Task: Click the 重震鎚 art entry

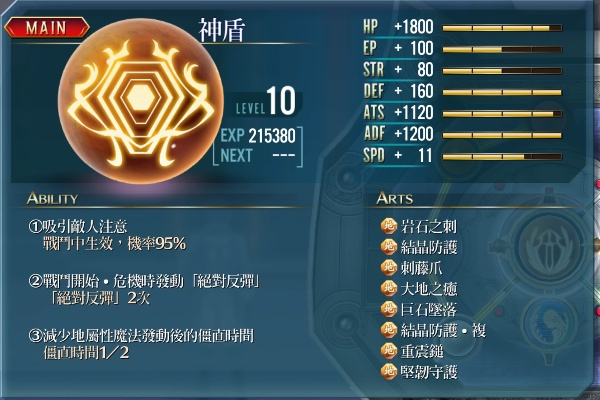Action: click(x=421, y=351)
